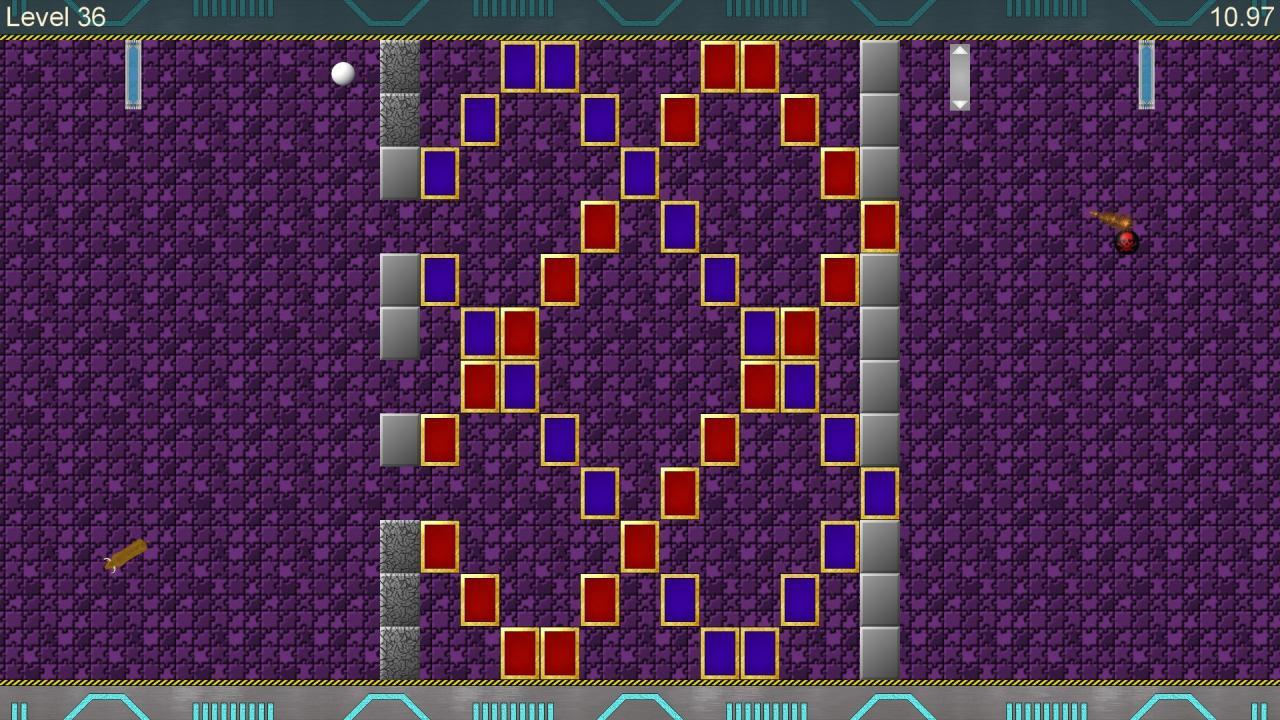Select the cracked stone block below the top wall
1280x720 pixels.
[400, 68]
